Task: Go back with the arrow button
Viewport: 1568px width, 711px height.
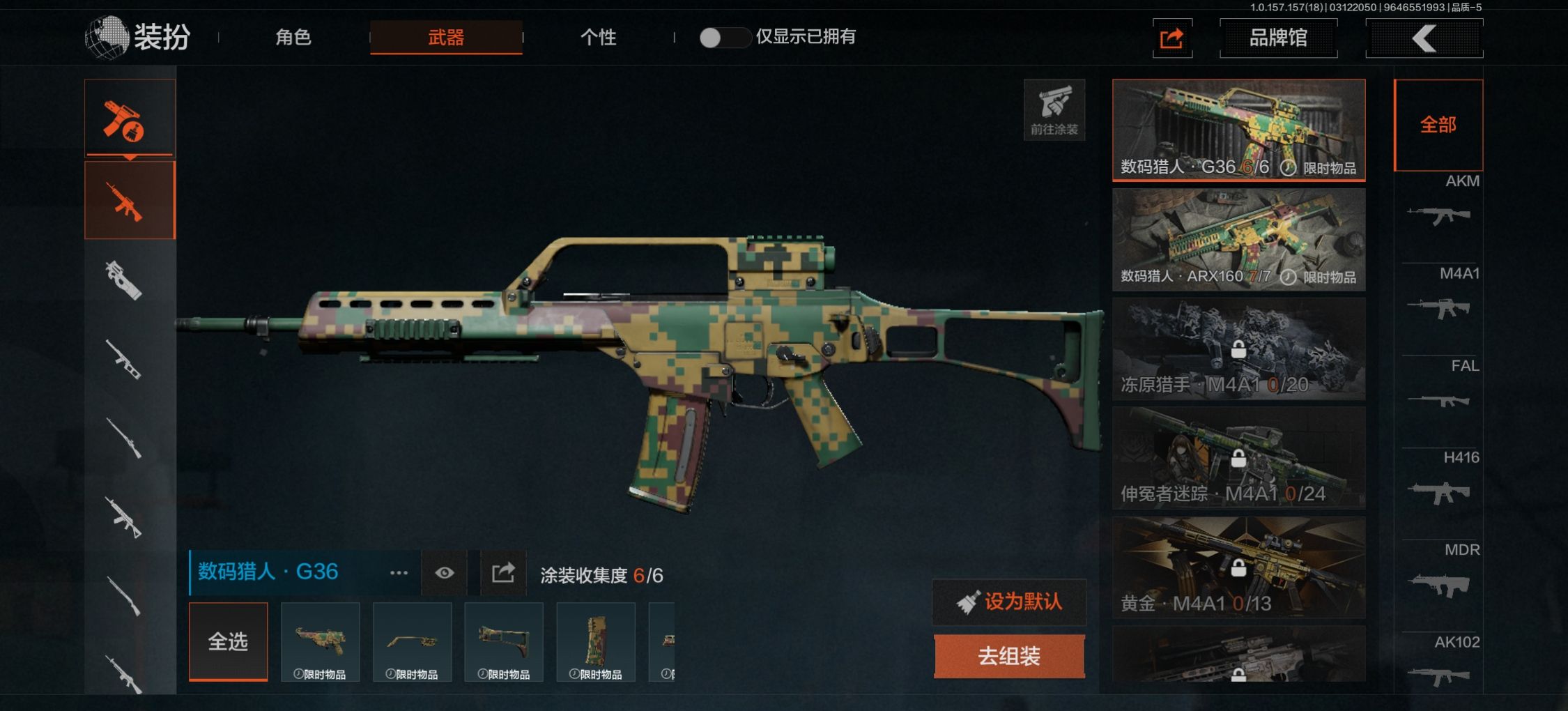Action: (x=1424, y=38)
